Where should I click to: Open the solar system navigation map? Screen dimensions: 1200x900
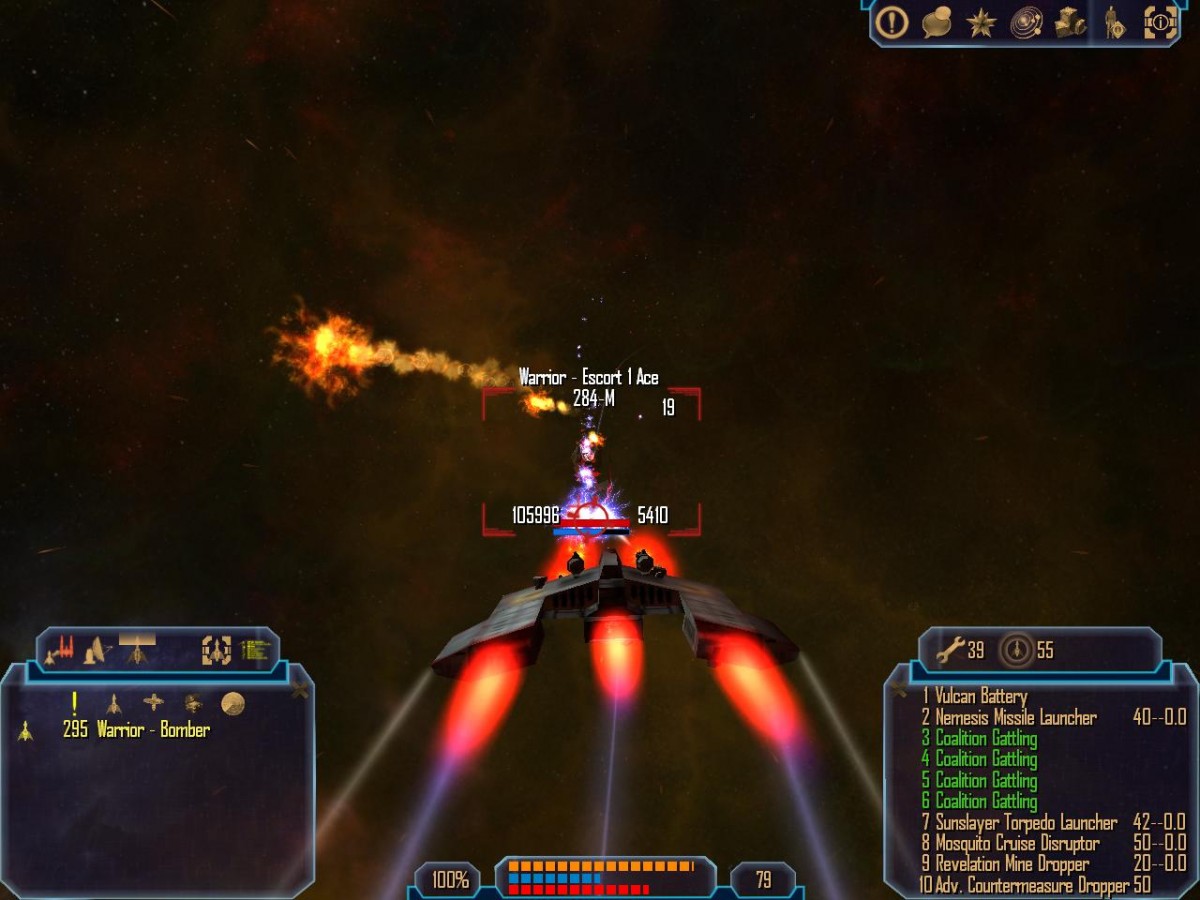pyautogui.click(x=1026, y=21)
